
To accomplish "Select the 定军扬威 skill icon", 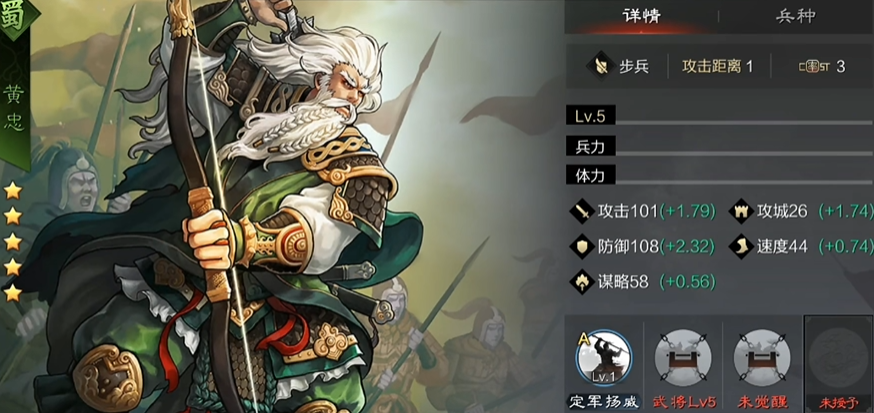I will pyautogui.click(x=604, y=357).
